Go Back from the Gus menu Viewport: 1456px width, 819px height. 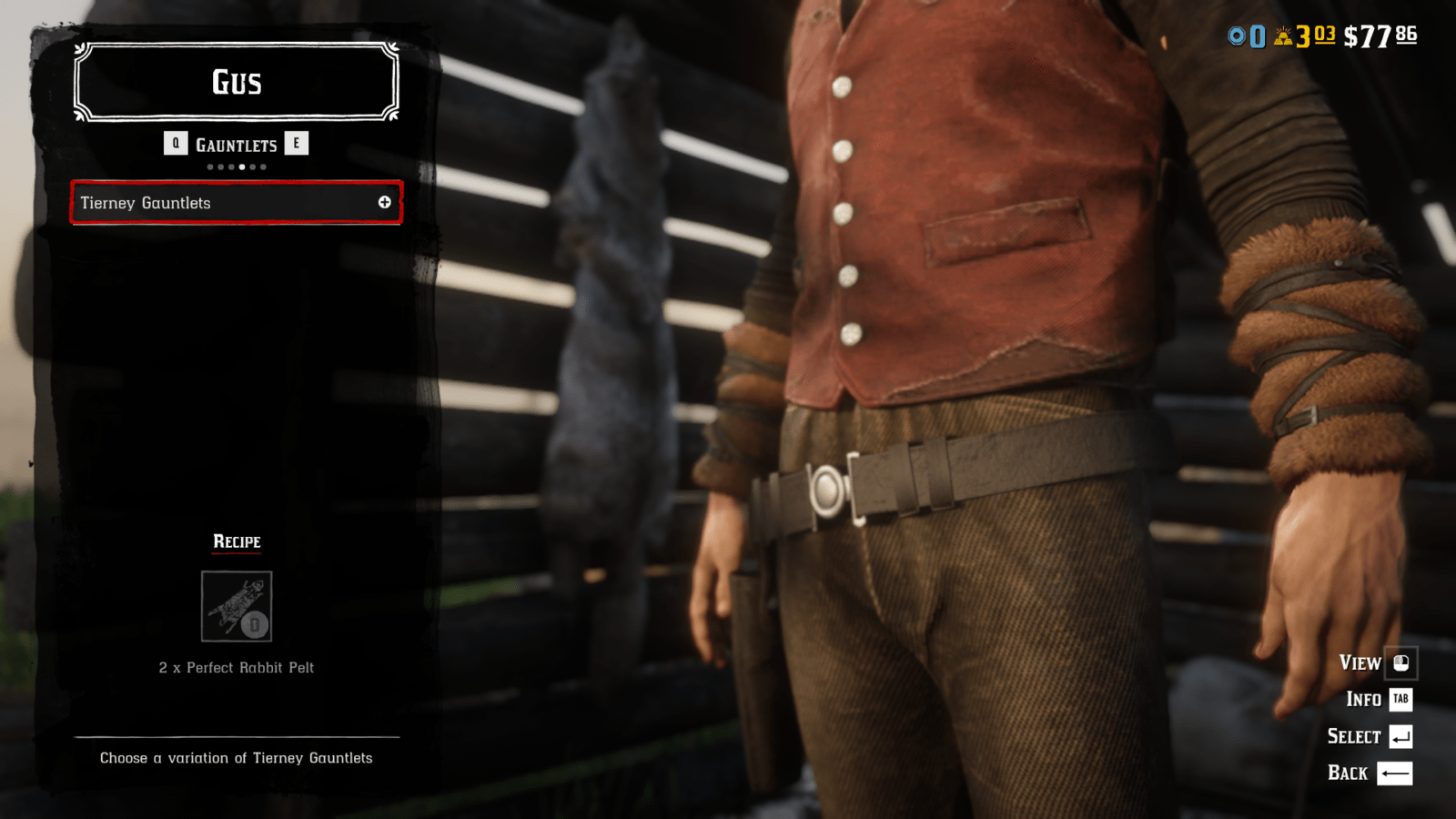point(1369,773)
